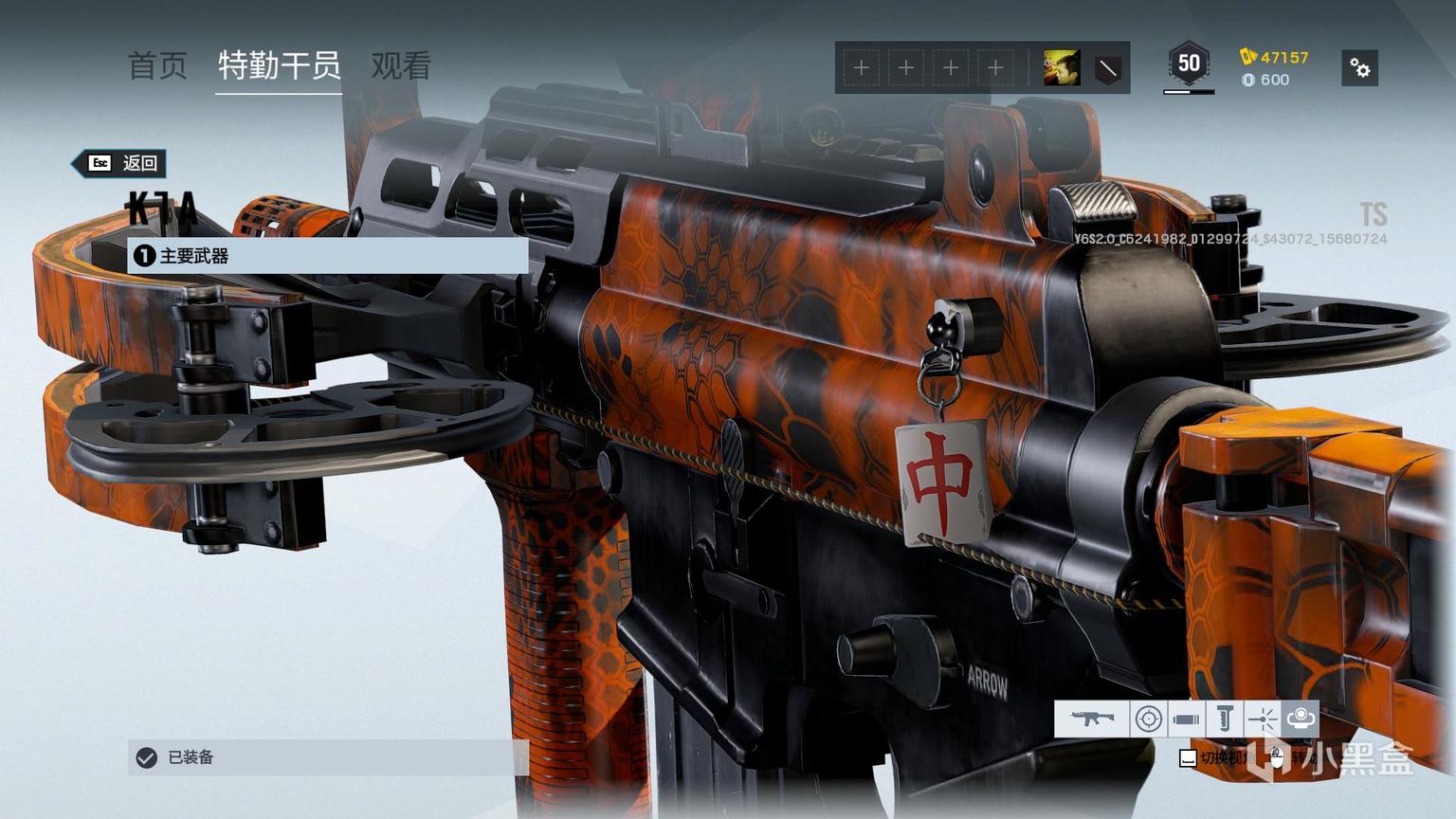Switch to the 观看 watch tab
Viewport: 1456px width, 819px height.
401,66
